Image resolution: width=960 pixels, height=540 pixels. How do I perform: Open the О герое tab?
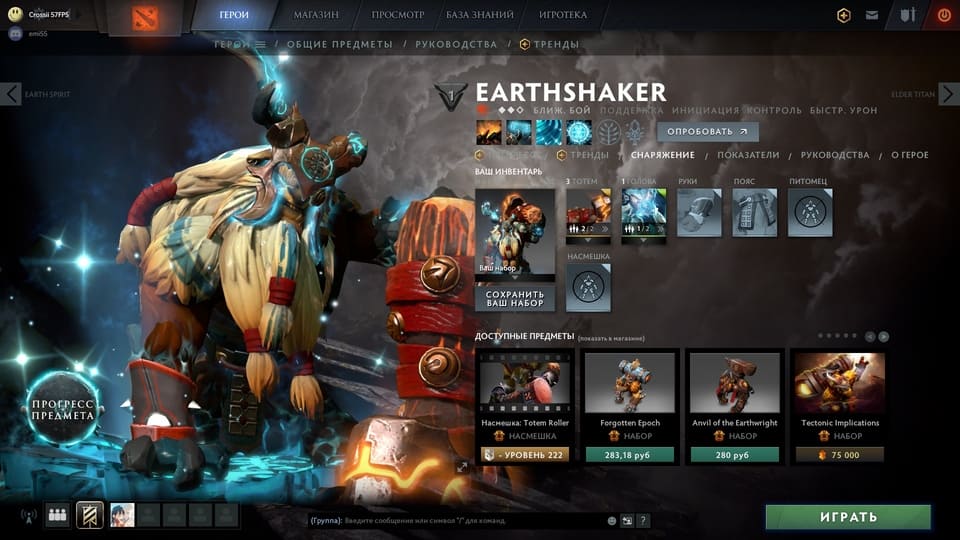coord(910,155)
